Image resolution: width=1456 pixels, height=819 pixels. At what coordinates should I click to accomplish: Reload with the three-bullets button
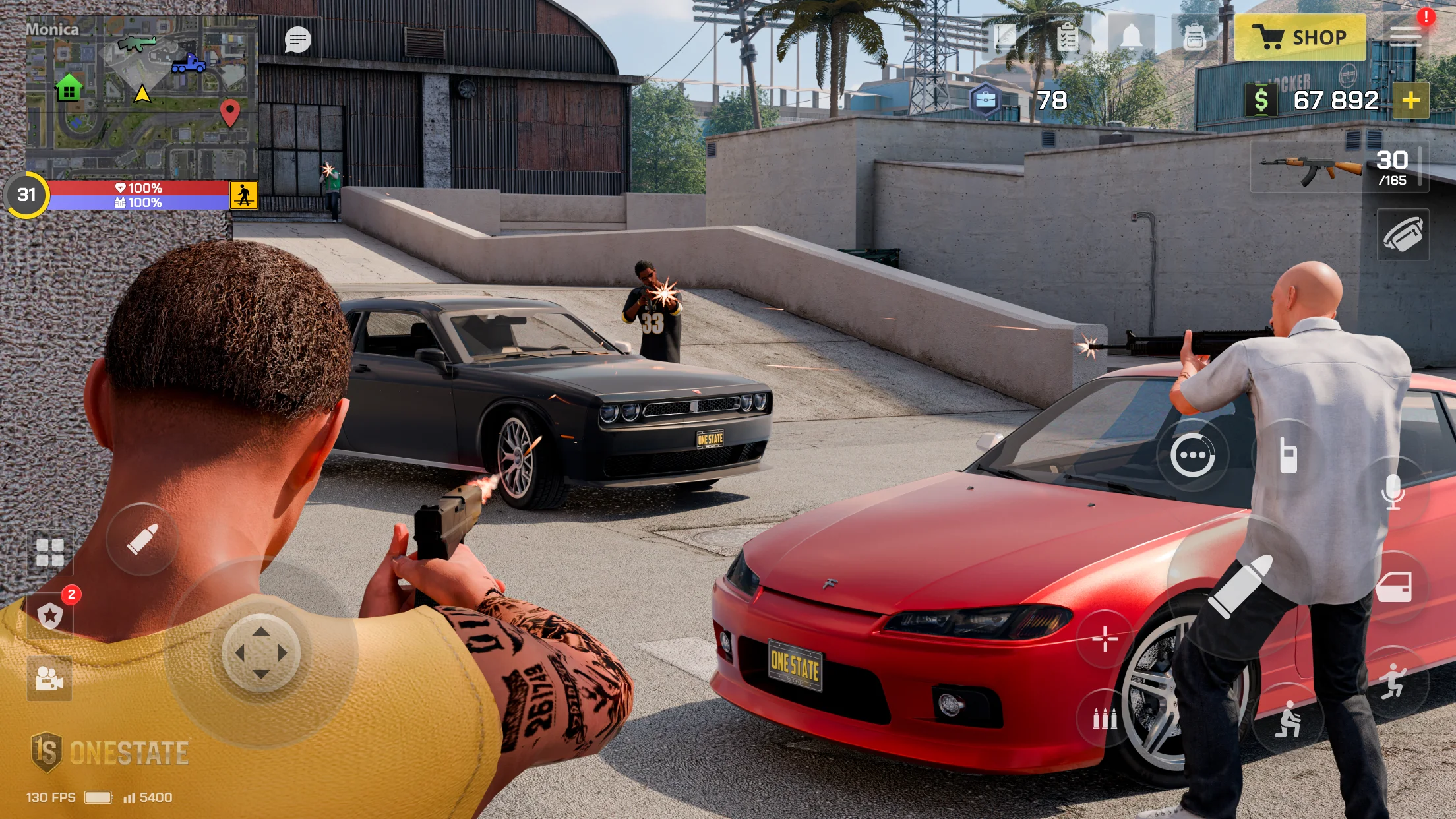tap(1105, 718)
